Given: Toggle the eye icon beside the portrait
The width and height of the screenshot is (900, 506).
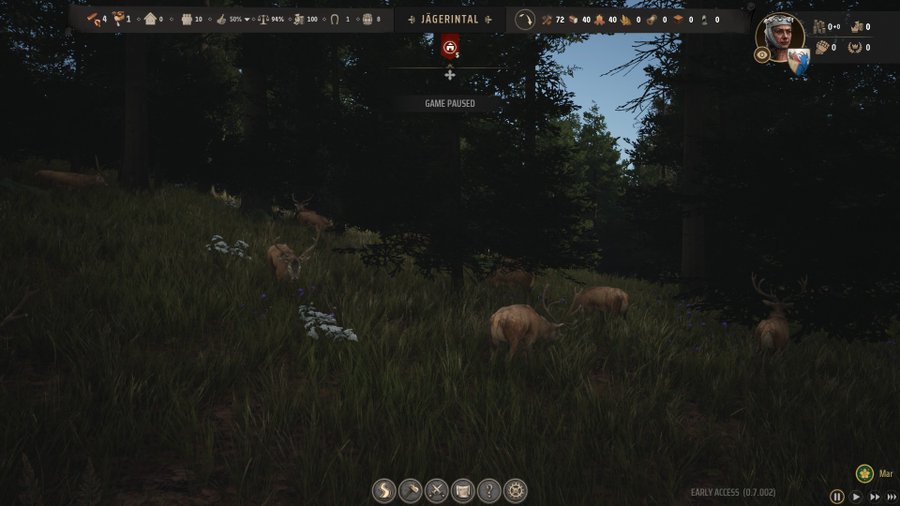Looking at the screenshot, I should pyautogui.click(x=762, y=55).
